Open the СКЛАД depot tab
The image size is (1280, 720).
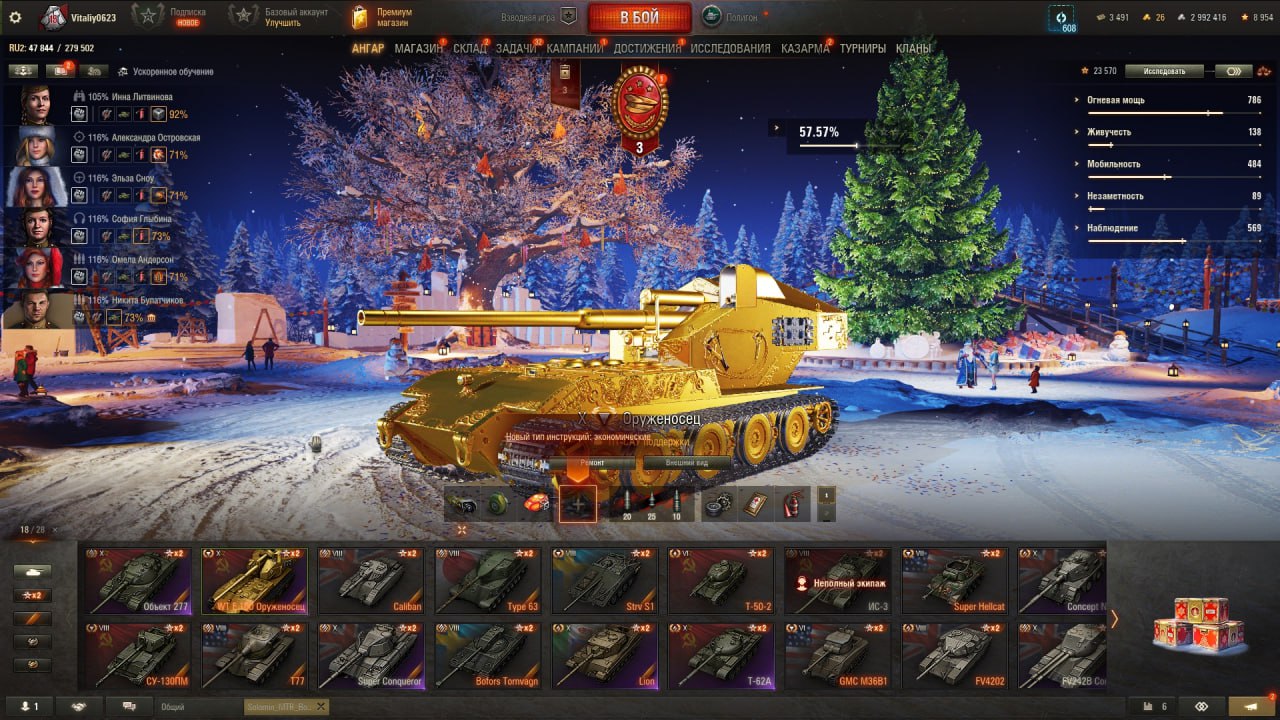[469, 48]
